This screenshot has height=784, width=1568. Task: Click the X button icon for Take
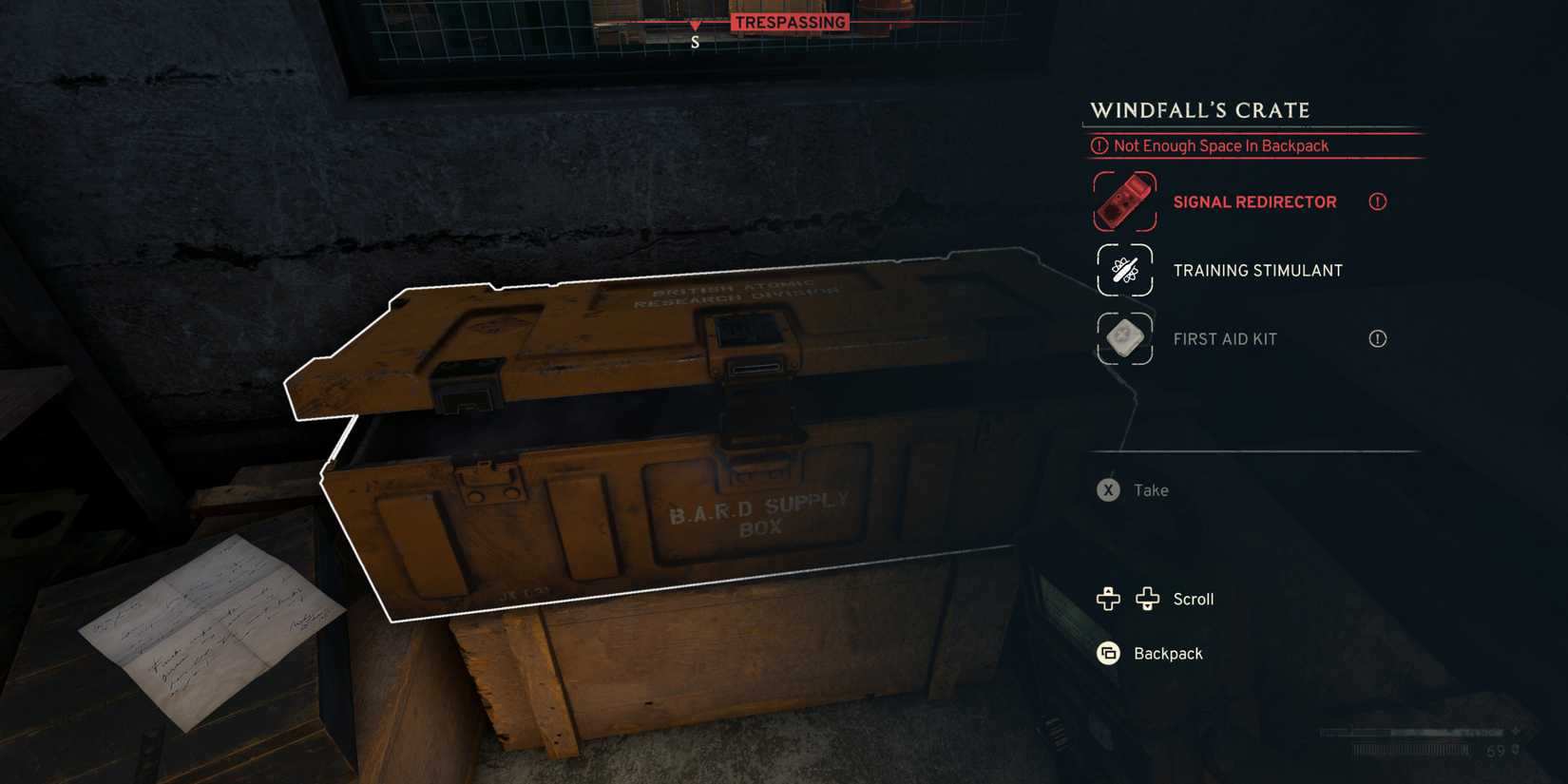coord(1107,490)
